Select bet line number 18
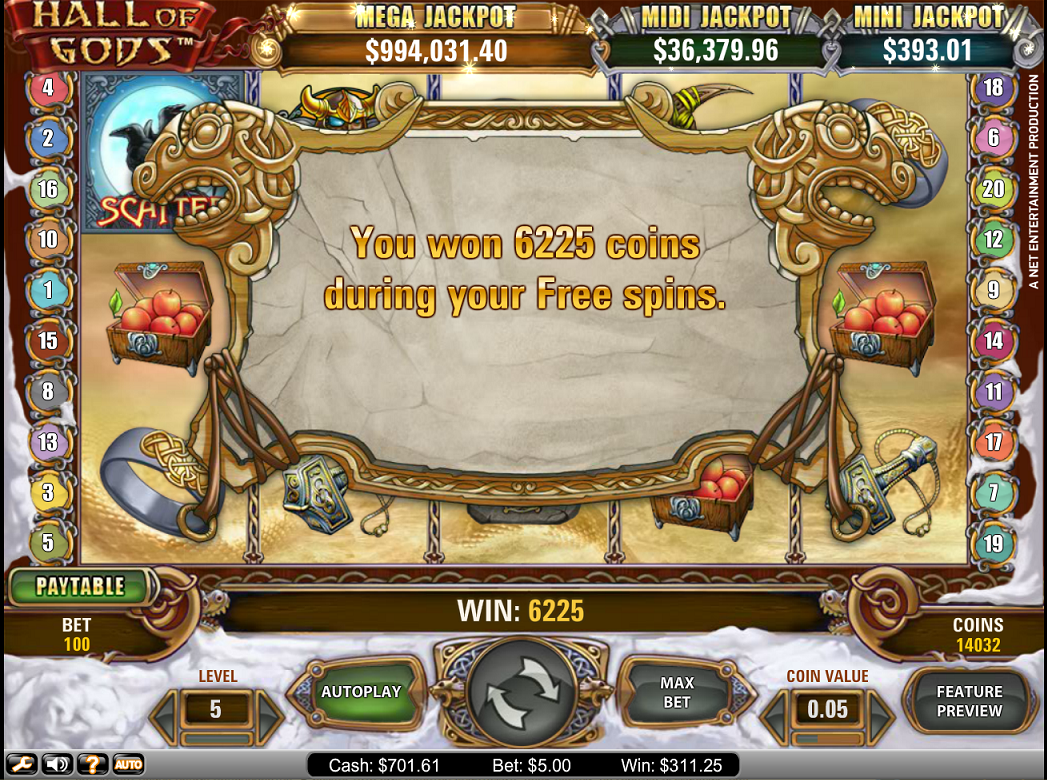 point(993,87)
